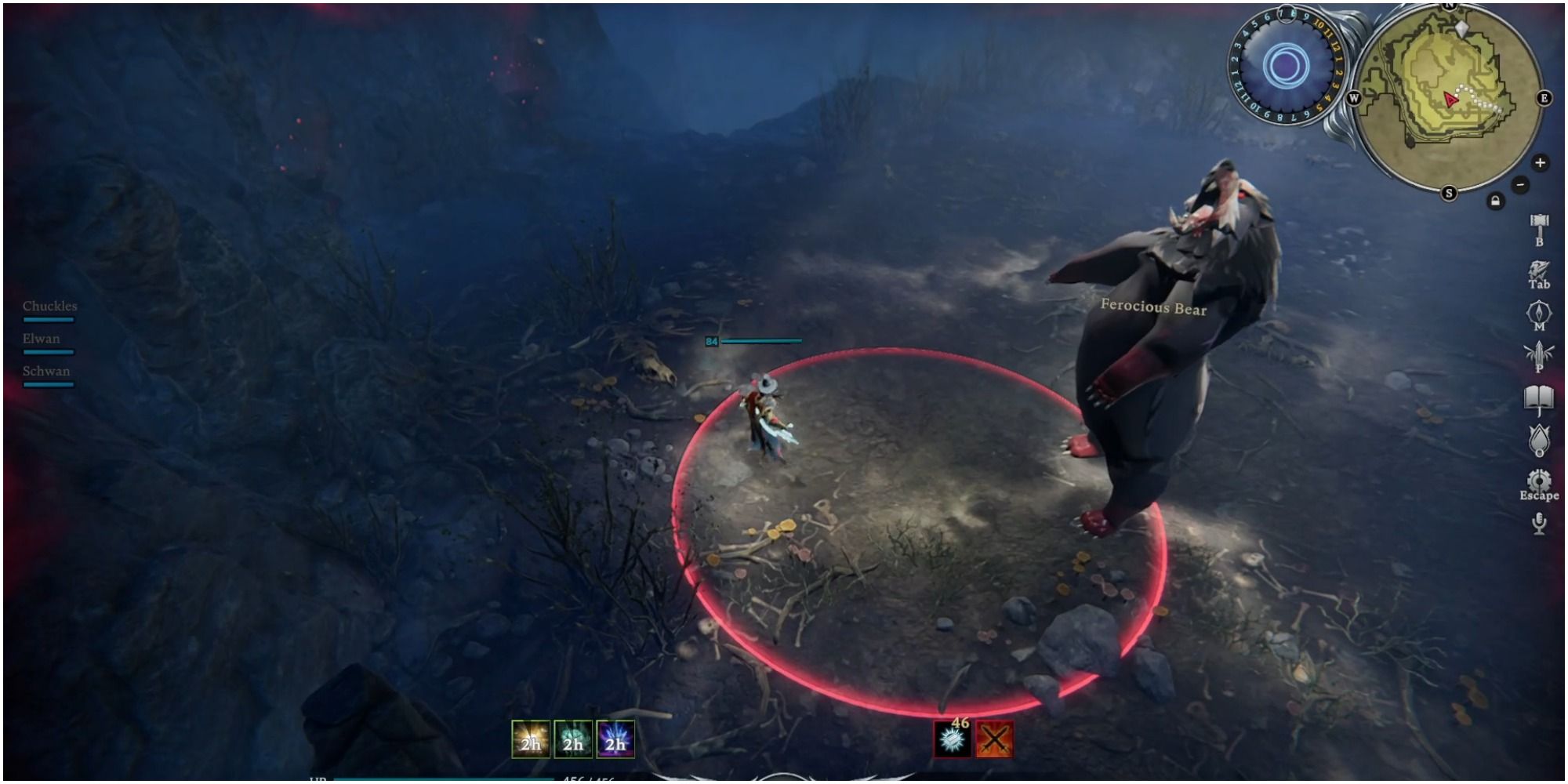Toggle the minimap rotation lock padlock
Screen dimensions: 1568x784
coord(1496,201)
